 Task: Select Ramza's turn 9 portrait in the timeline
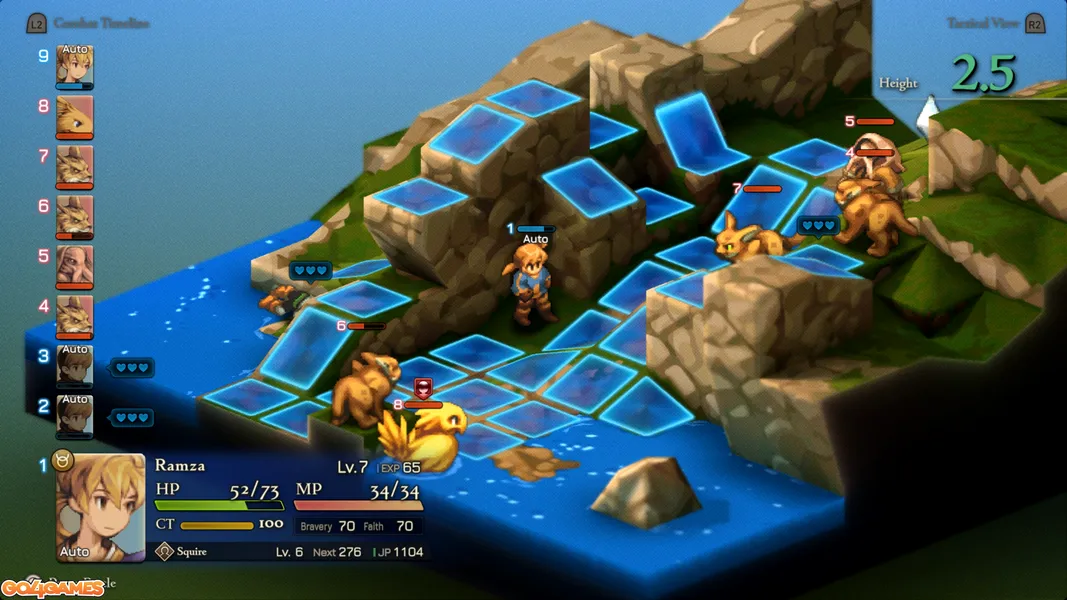point(75,66)
